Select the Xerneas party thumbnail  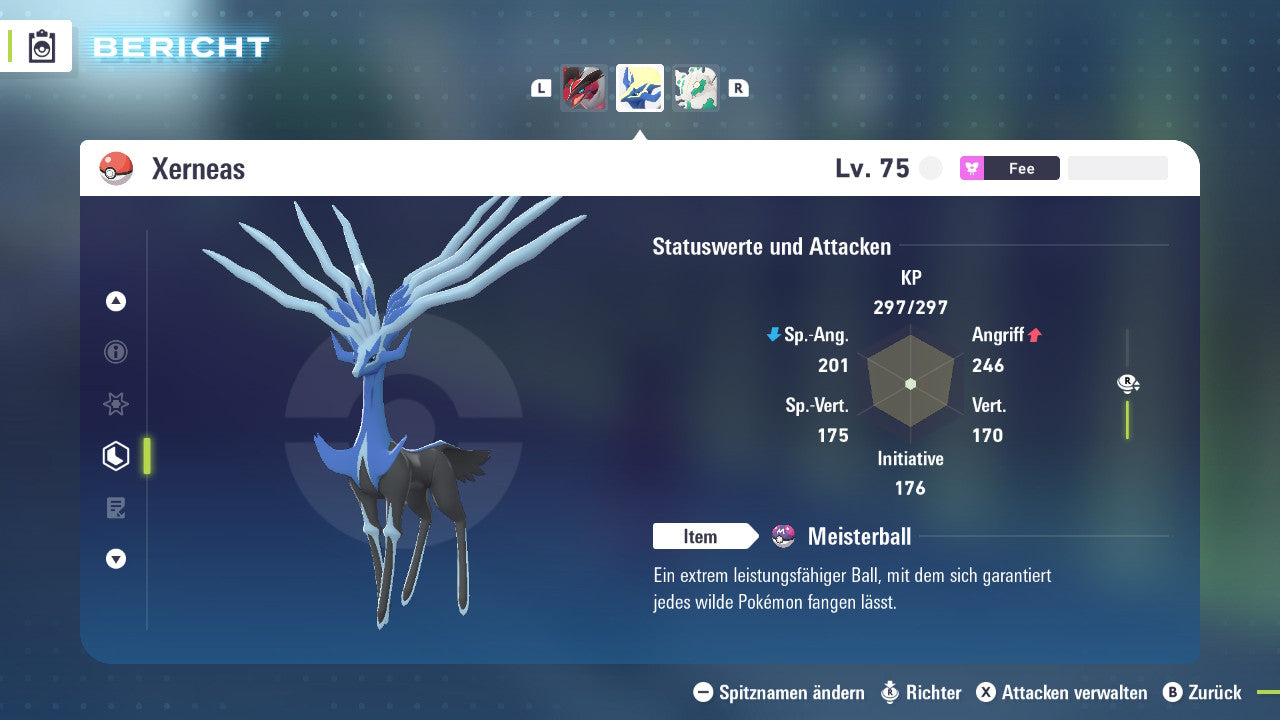[x=640, y=88]
